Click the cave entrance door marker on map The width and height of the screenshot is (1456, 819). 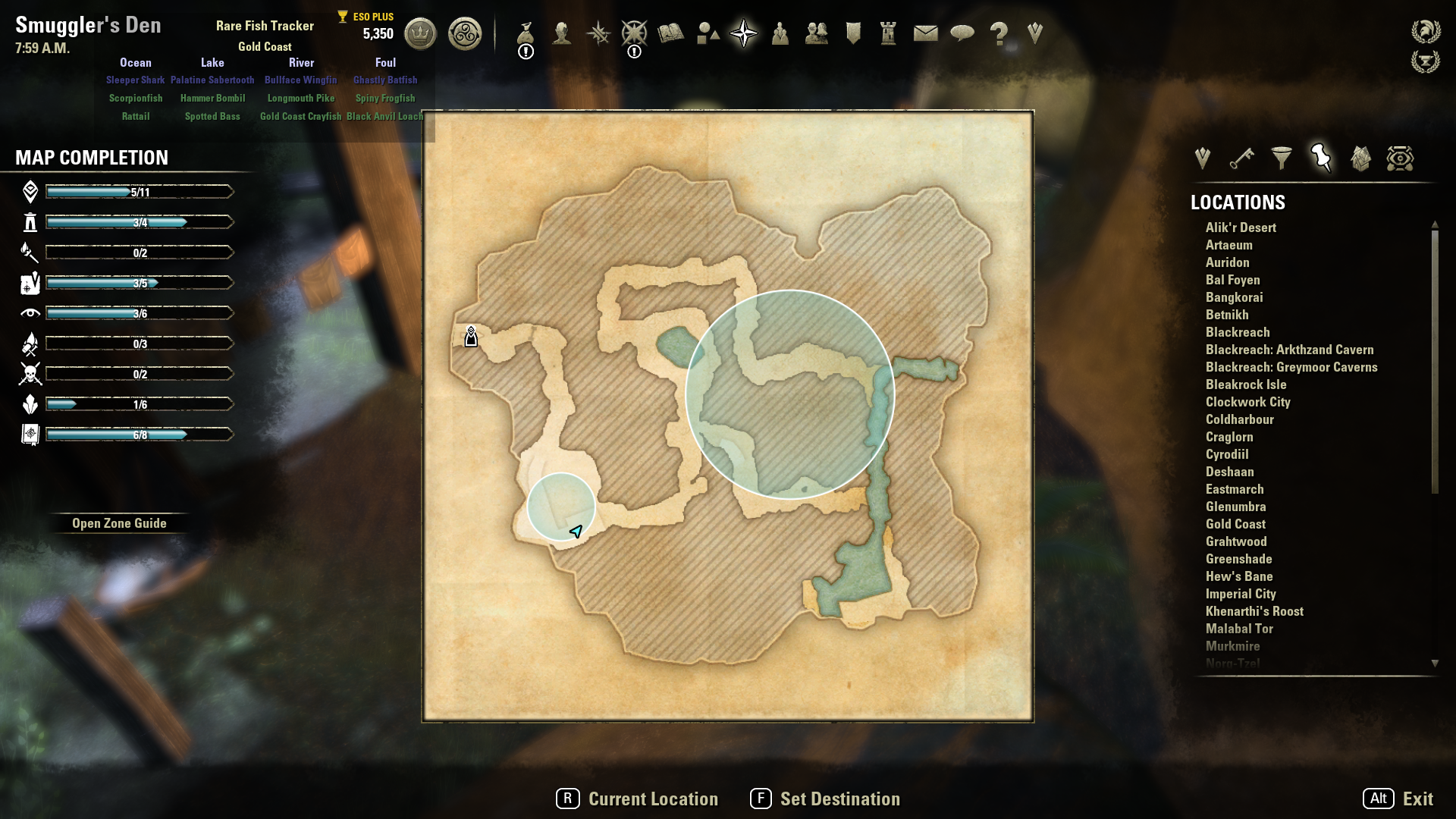click(471, 336)
